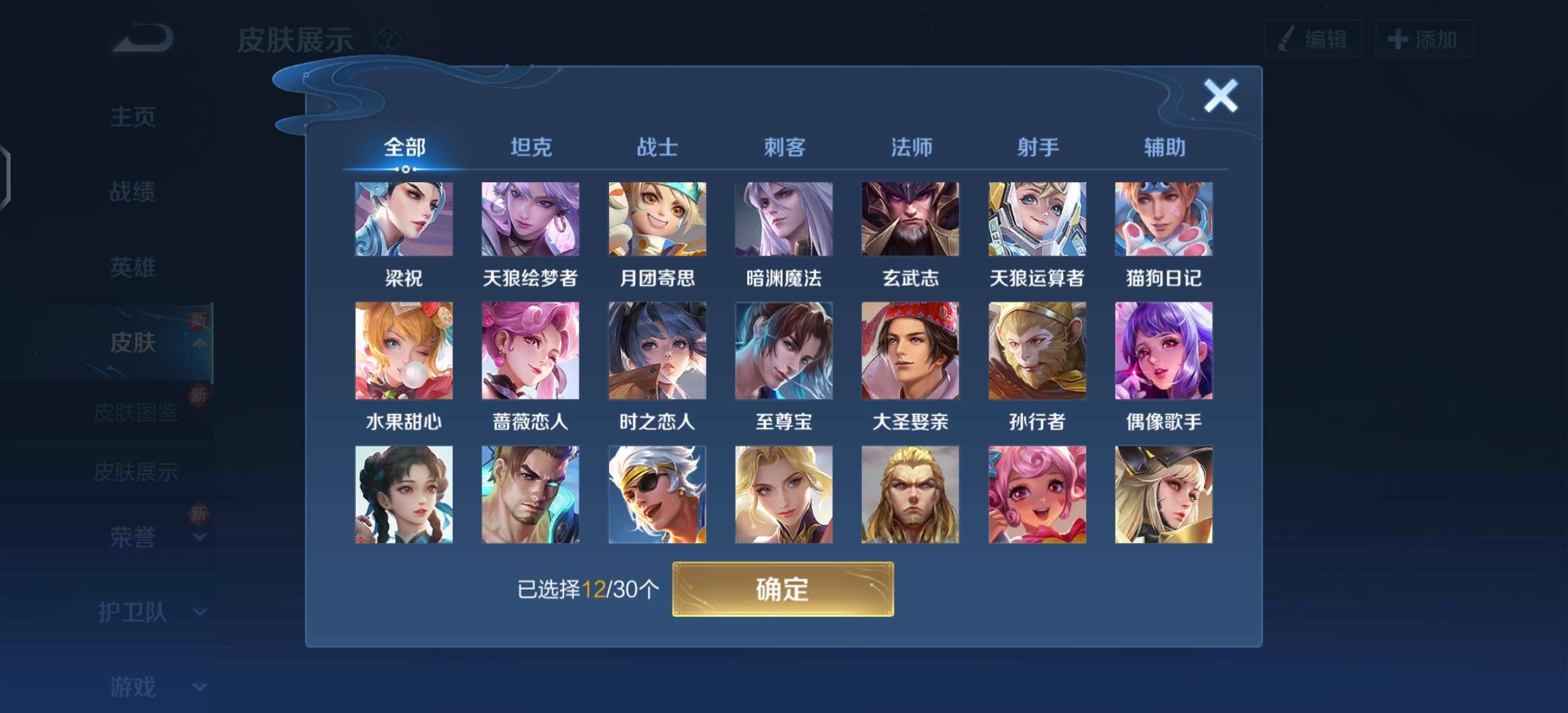
Task: Switch to the 法师 tab
Action: pyautogui.click(x=911, y=148)
